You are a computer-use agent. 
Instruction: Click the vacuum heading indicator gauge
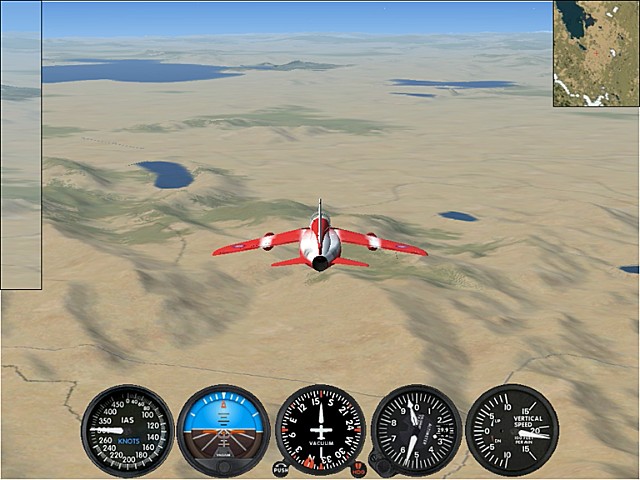point(320,430)
